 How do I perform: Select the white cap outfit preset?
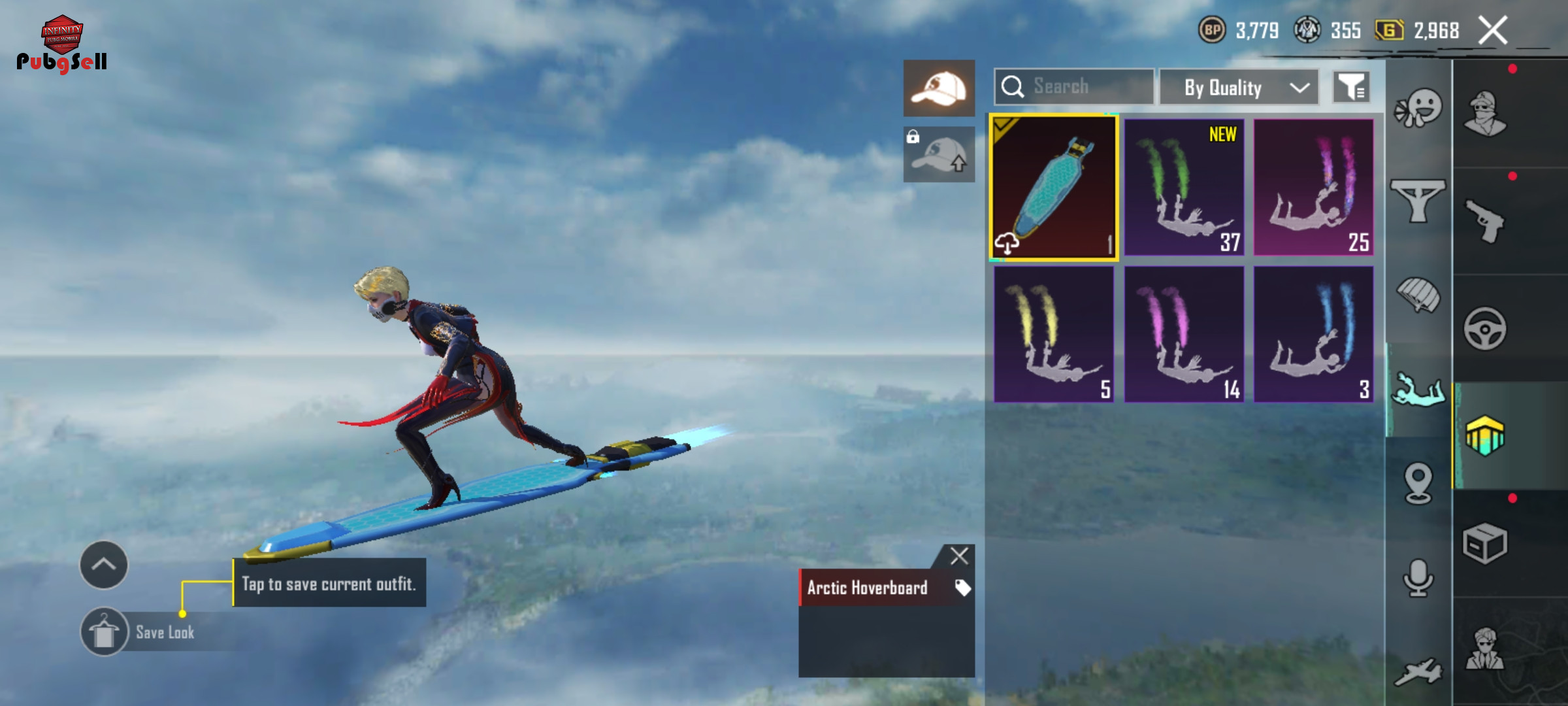[x=939, y=88]
